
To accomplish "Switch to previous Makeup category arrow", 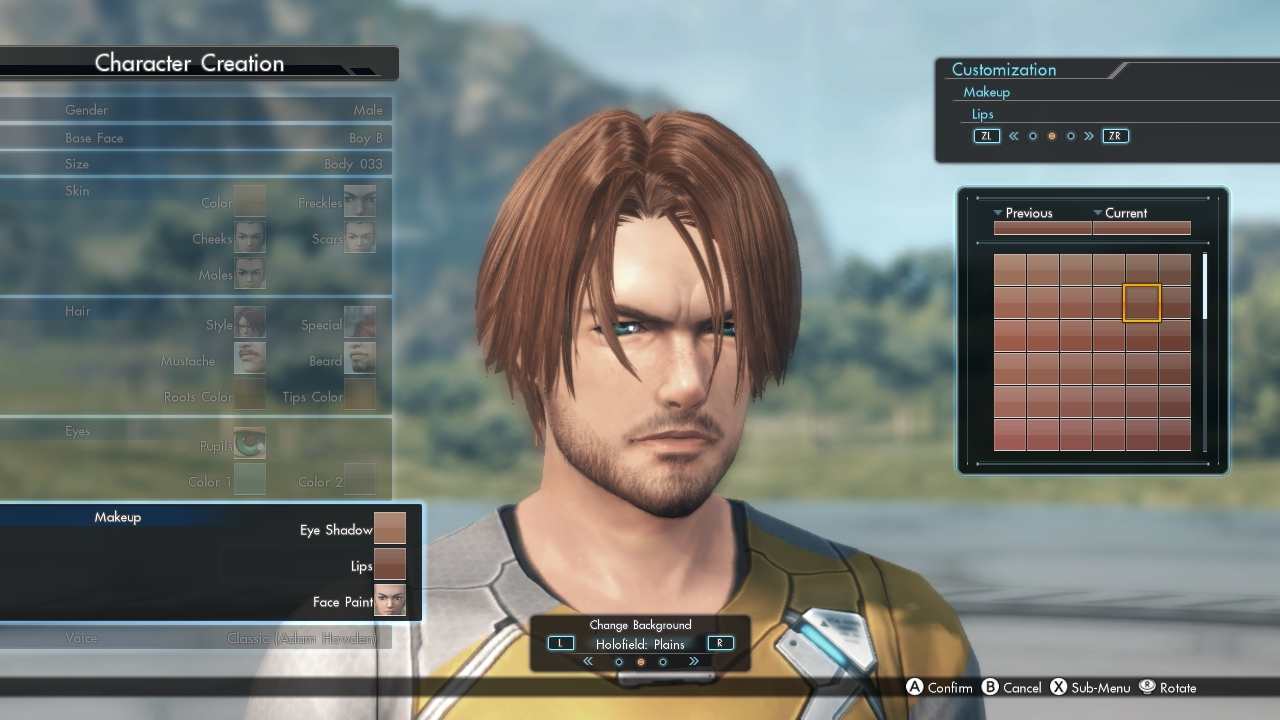I will coord(1013,136).
